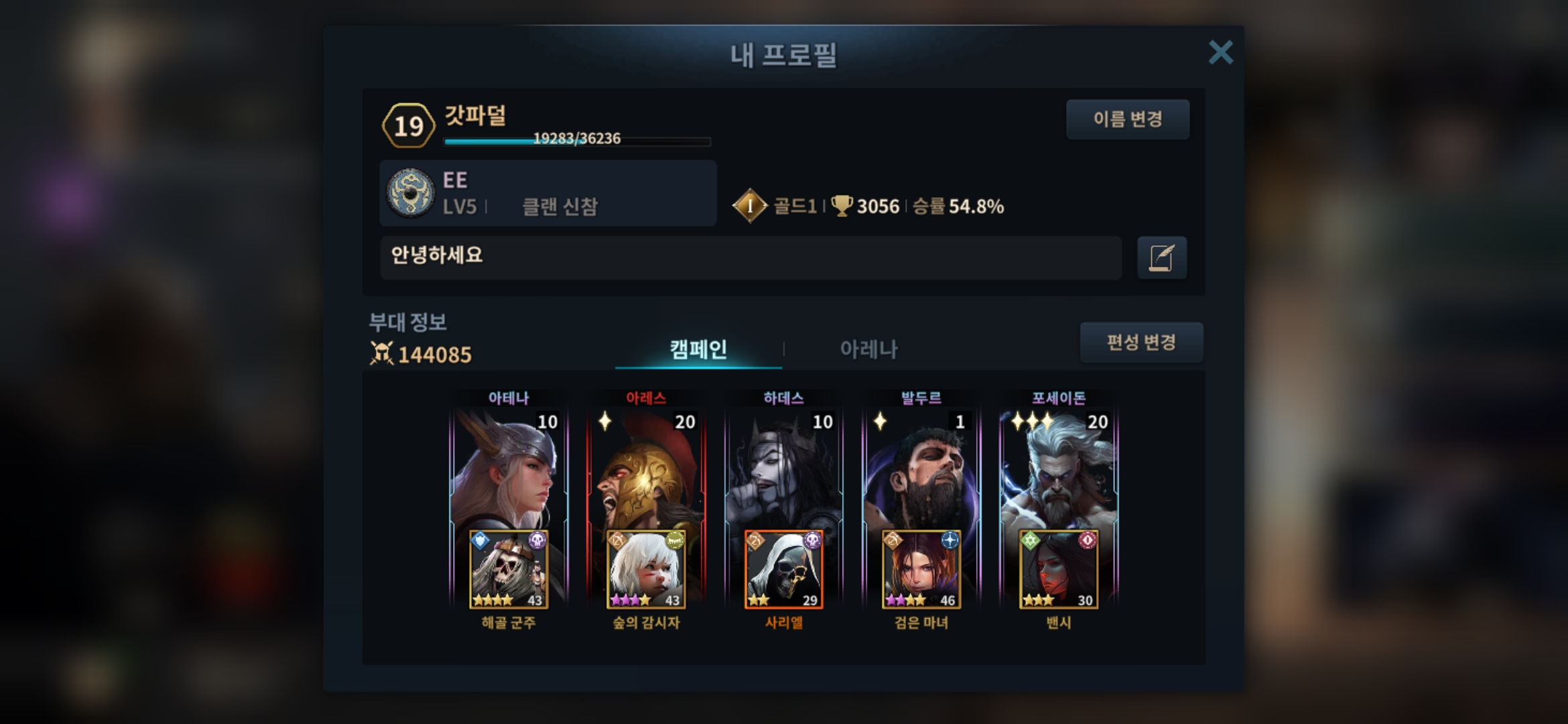The height and width of the screenshot is (724, 1568).
Task: Select the 캠페인 tab
Action: 698,349
